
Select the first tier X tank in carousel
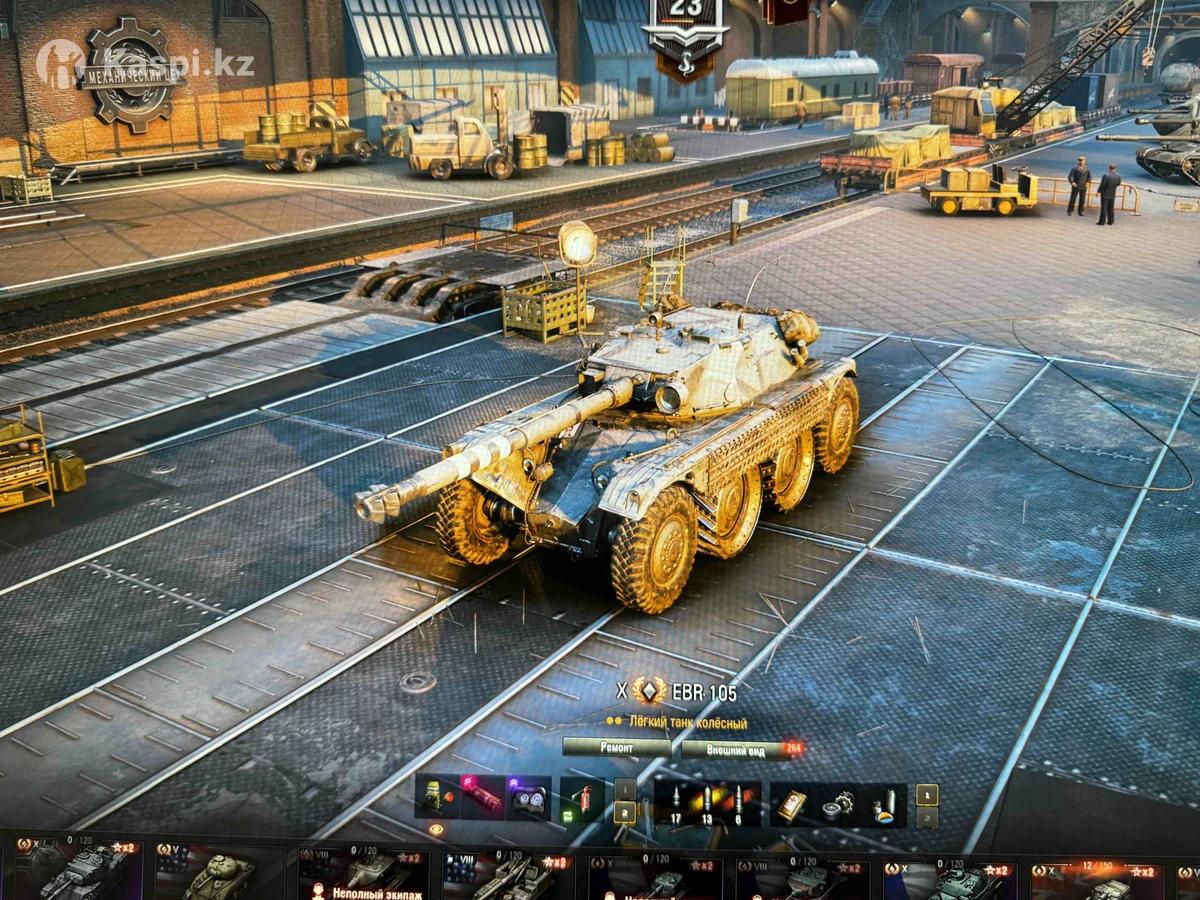(x=76, y=873)
